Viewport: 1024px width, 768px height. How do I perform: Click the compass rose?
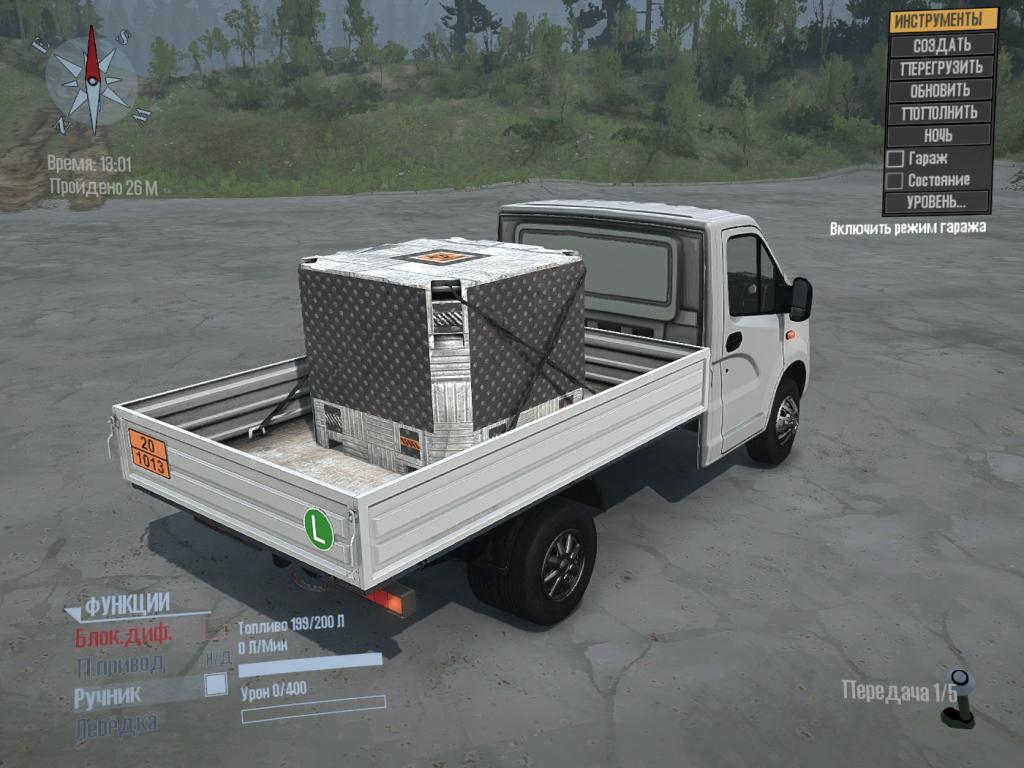point(92,78)
